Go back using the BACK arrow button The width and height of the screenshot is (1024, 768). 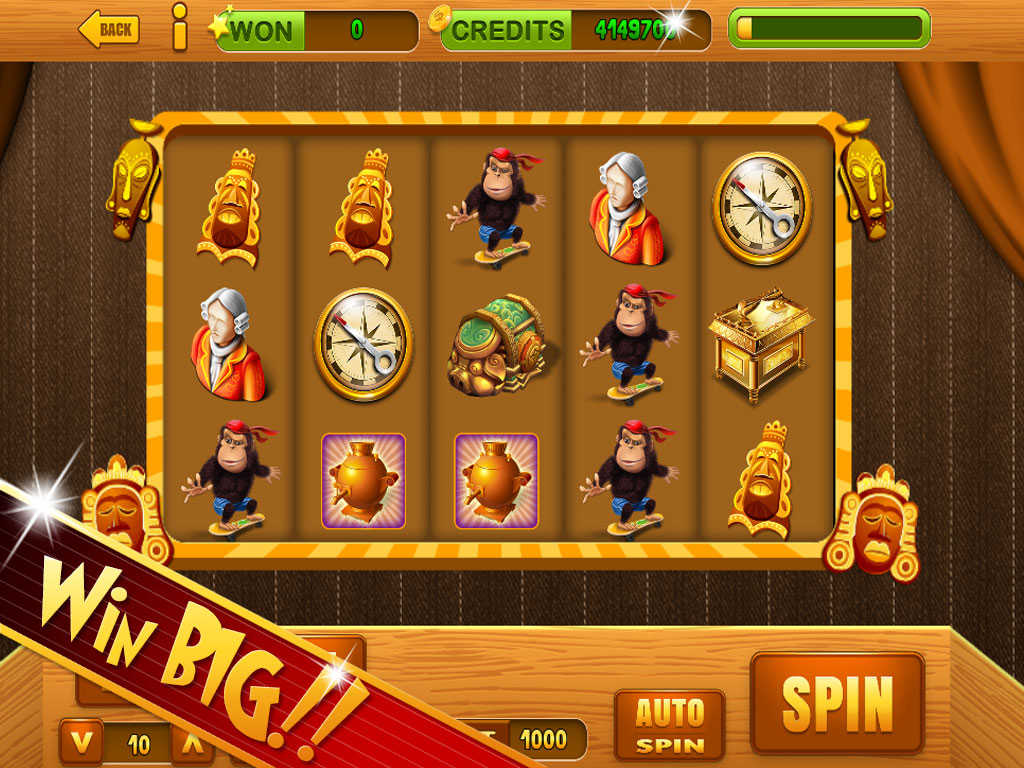(x=108, y=30)
